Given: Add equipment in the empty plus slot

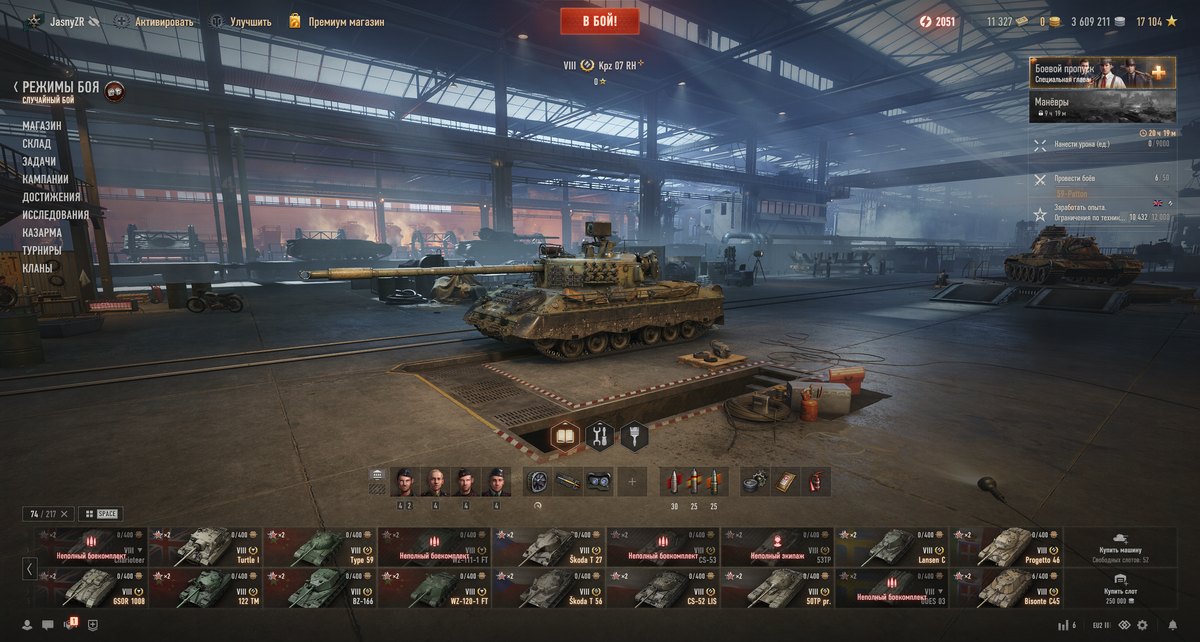Looking at the screenshot, I should point(632,482).
